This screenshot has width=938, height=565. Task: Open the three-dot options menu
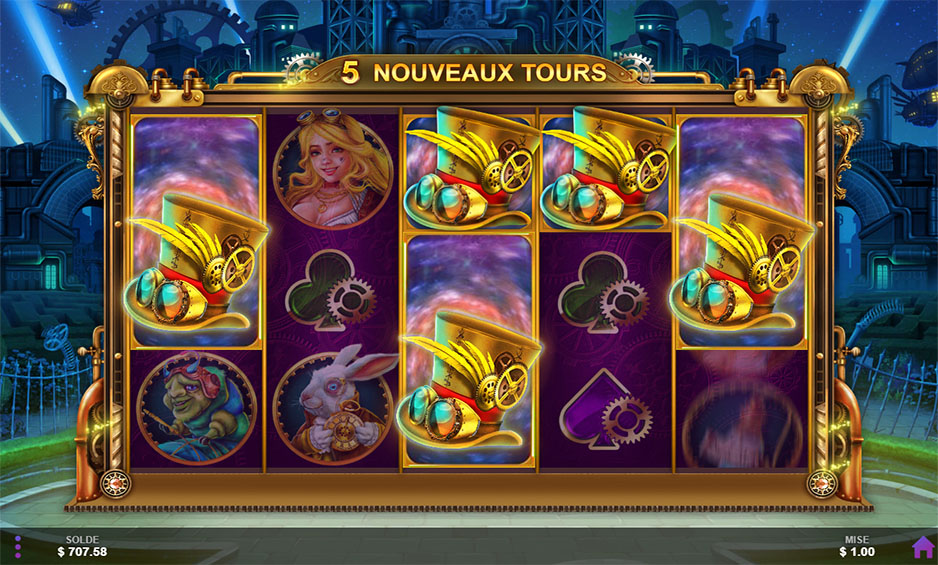[x=17, y=546]
